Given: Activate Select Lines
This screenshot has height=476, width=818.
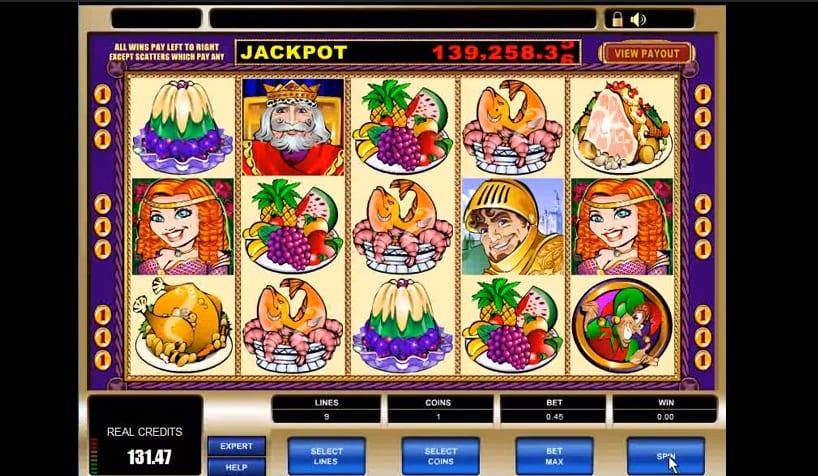Looking at the screenshot, I should pos(326,456).
